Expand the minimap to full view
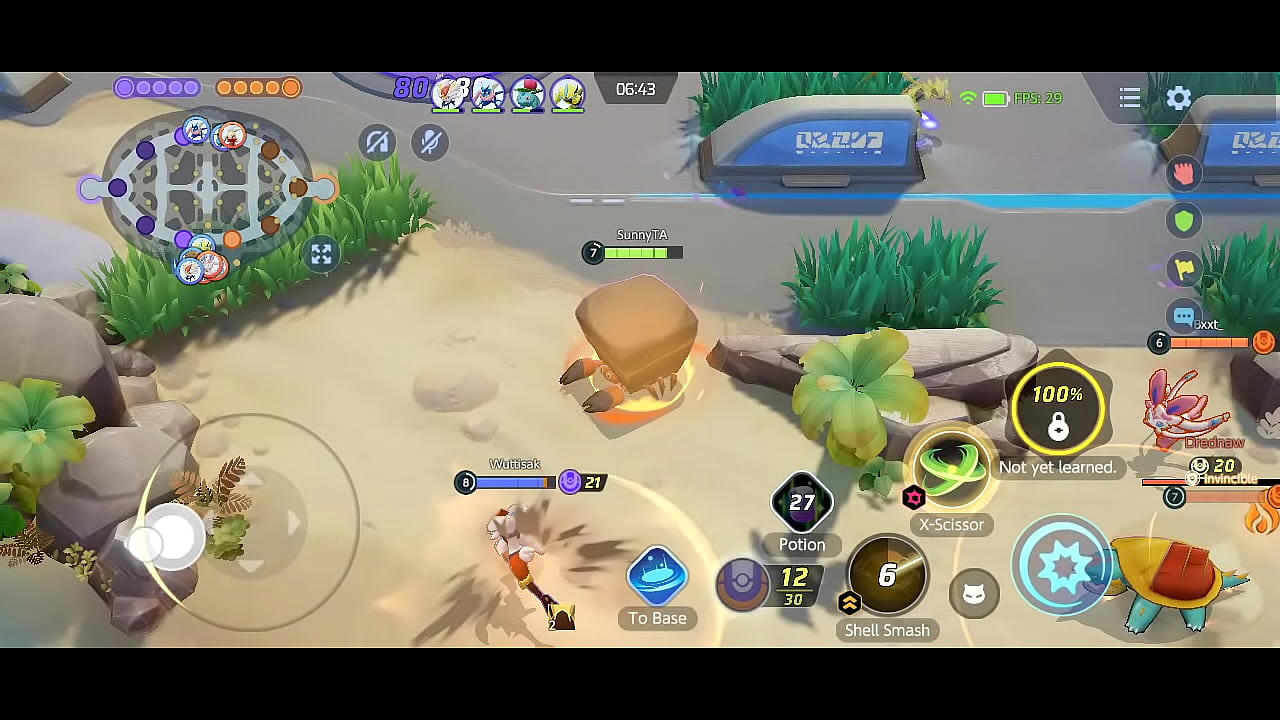 click(321, 254)
